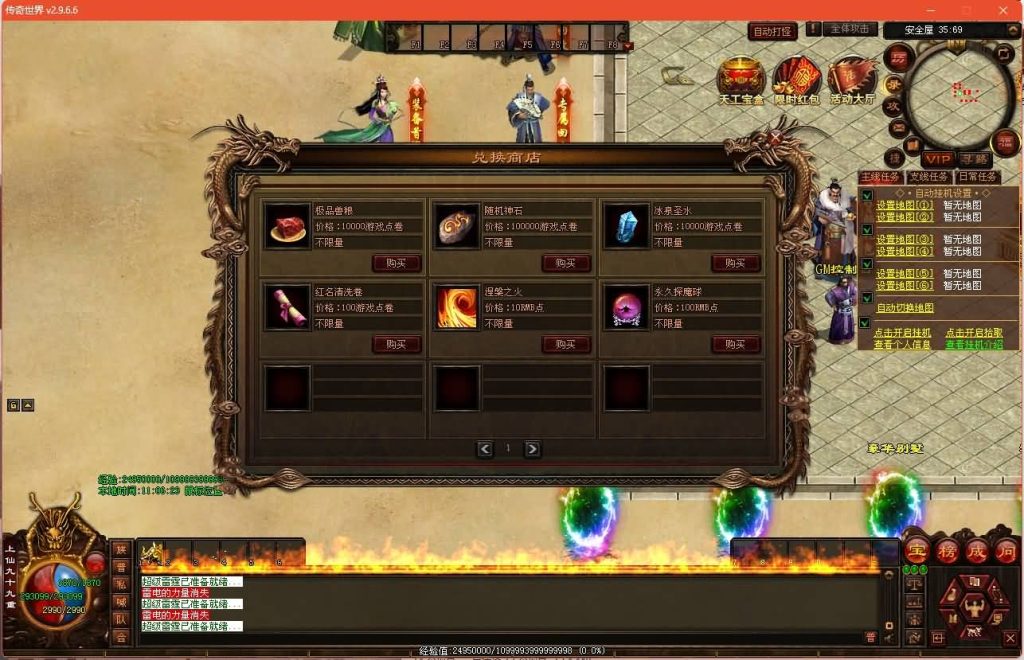Open the 限时红包 red envelope event

(x=797, y=80)
